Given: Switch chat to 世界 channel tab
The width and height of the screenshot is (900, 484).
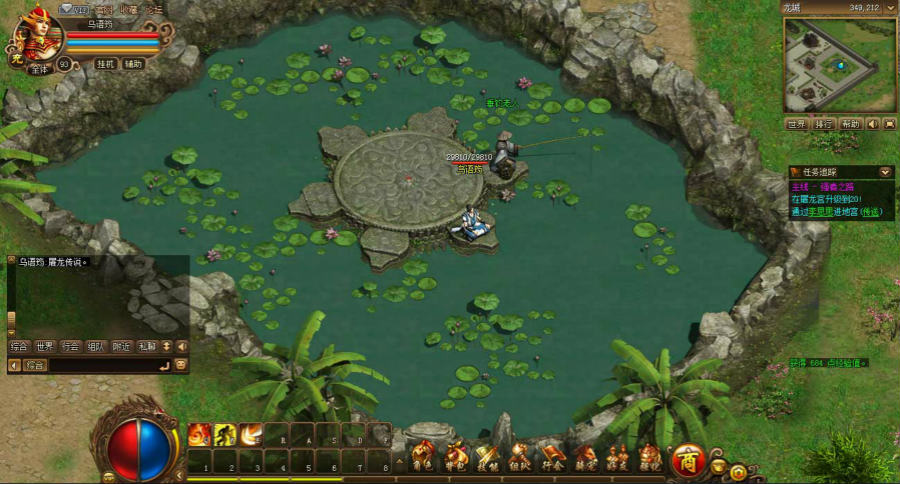Looking at the screenshot, I should 45,346.
